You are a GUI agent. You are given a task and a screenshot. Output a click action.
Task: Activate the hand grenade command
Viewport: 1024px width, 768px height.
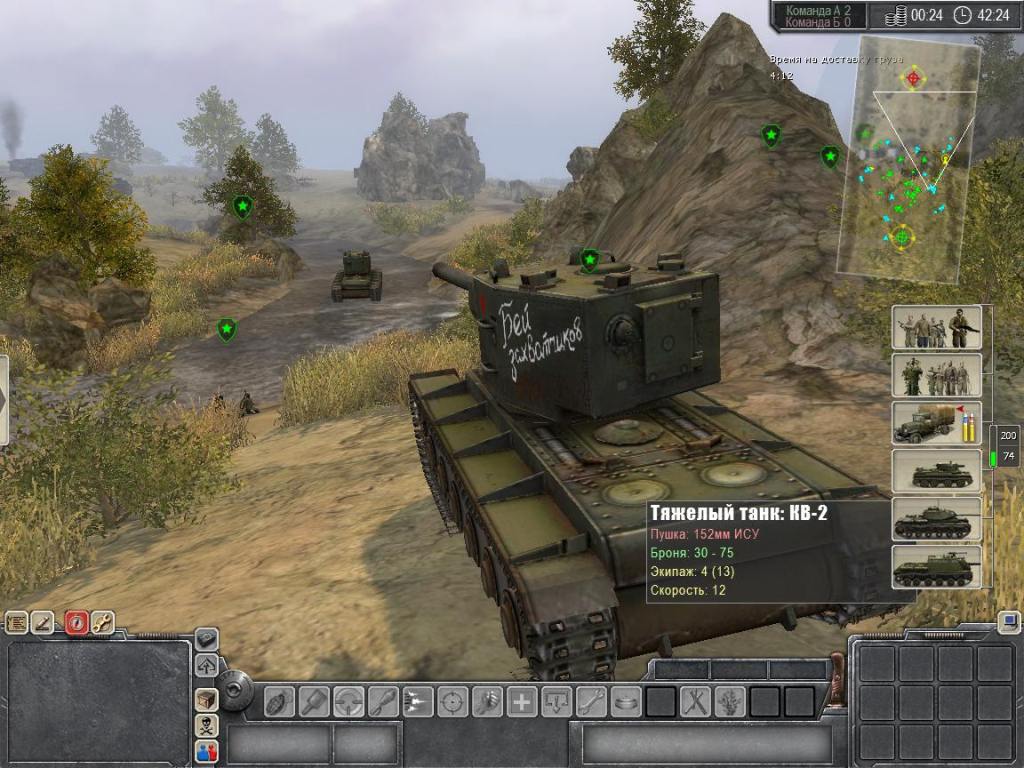point(280,701)
